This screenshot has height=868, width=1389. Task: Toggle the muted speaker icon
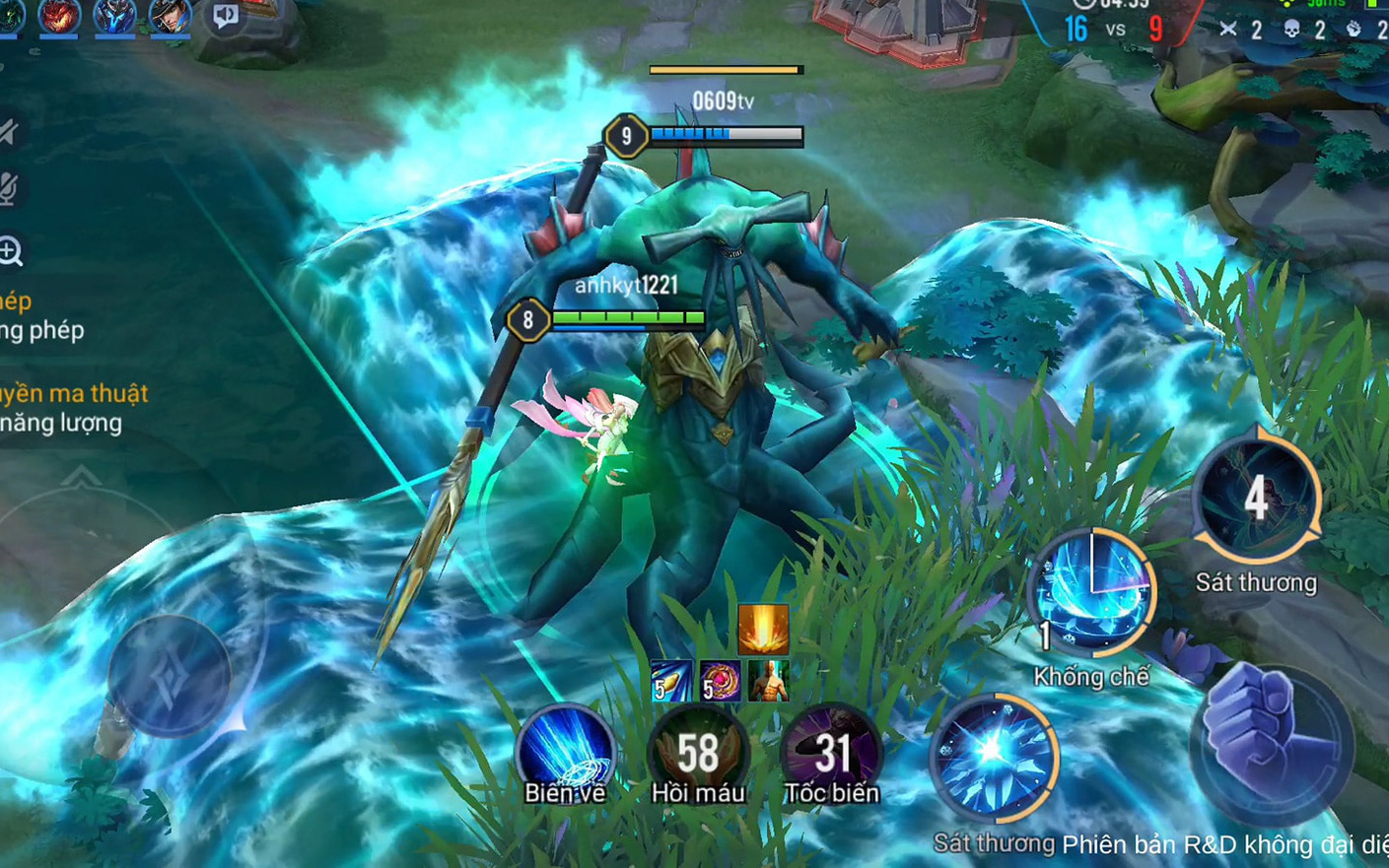coord(9,132)
